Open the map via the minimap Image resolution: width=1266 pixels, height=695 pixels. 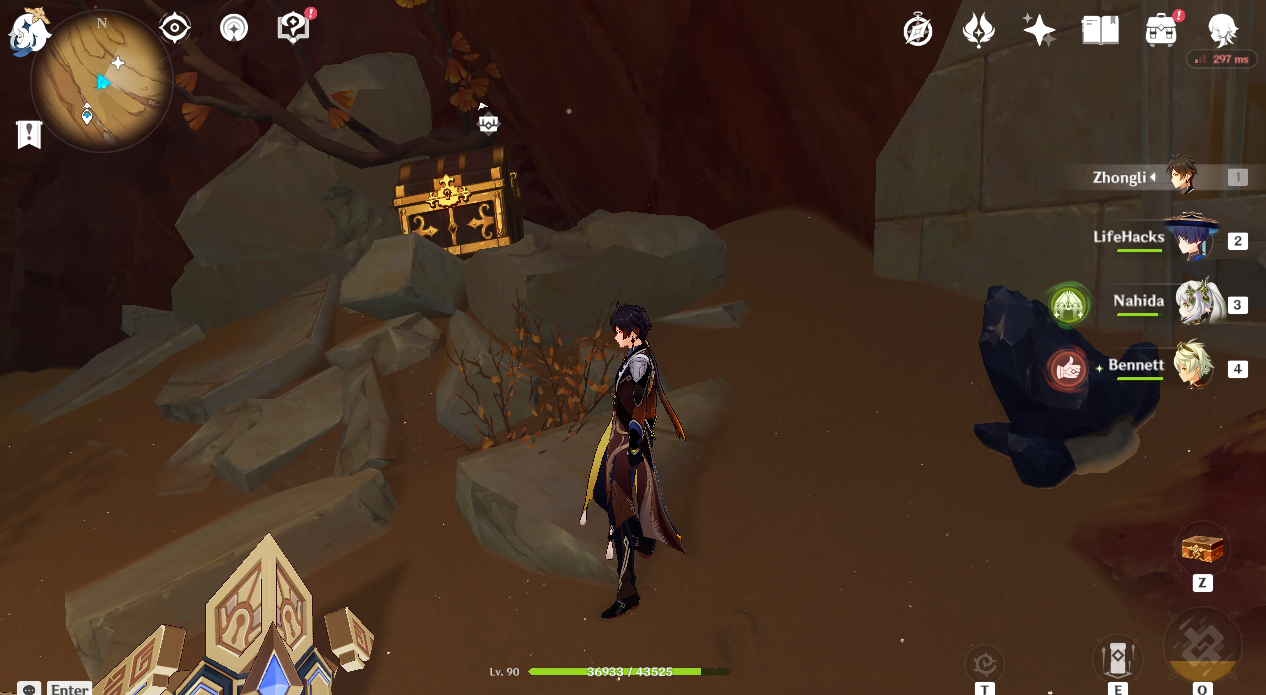click(101, 80)
